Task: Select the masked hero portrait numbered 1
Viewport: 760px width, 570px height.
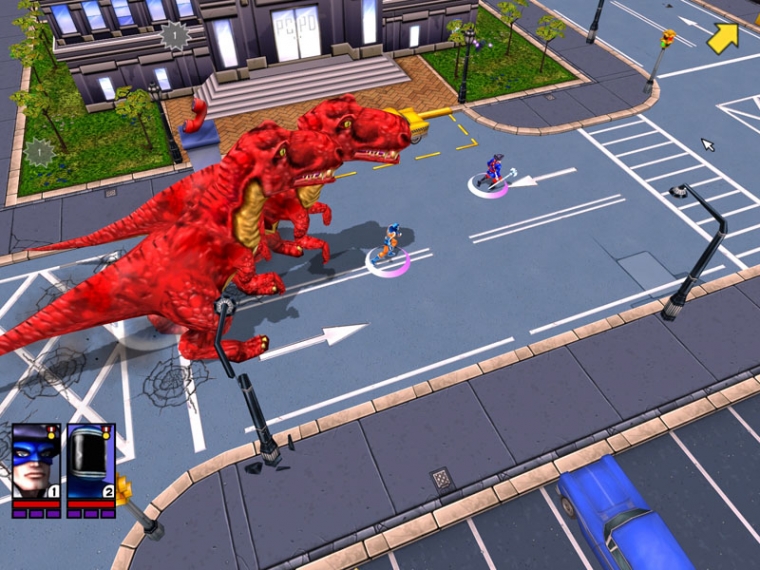Action: tap(36, 462)
